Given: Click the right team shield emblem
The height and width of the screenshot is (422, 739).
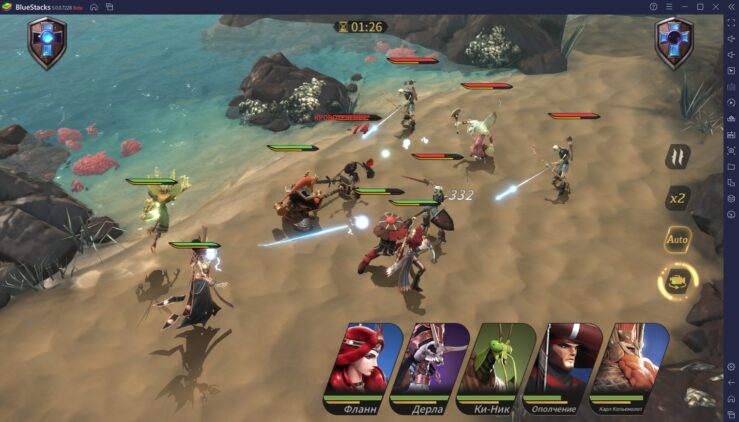Looking at the screenshot, I should (x=674, y=42).
